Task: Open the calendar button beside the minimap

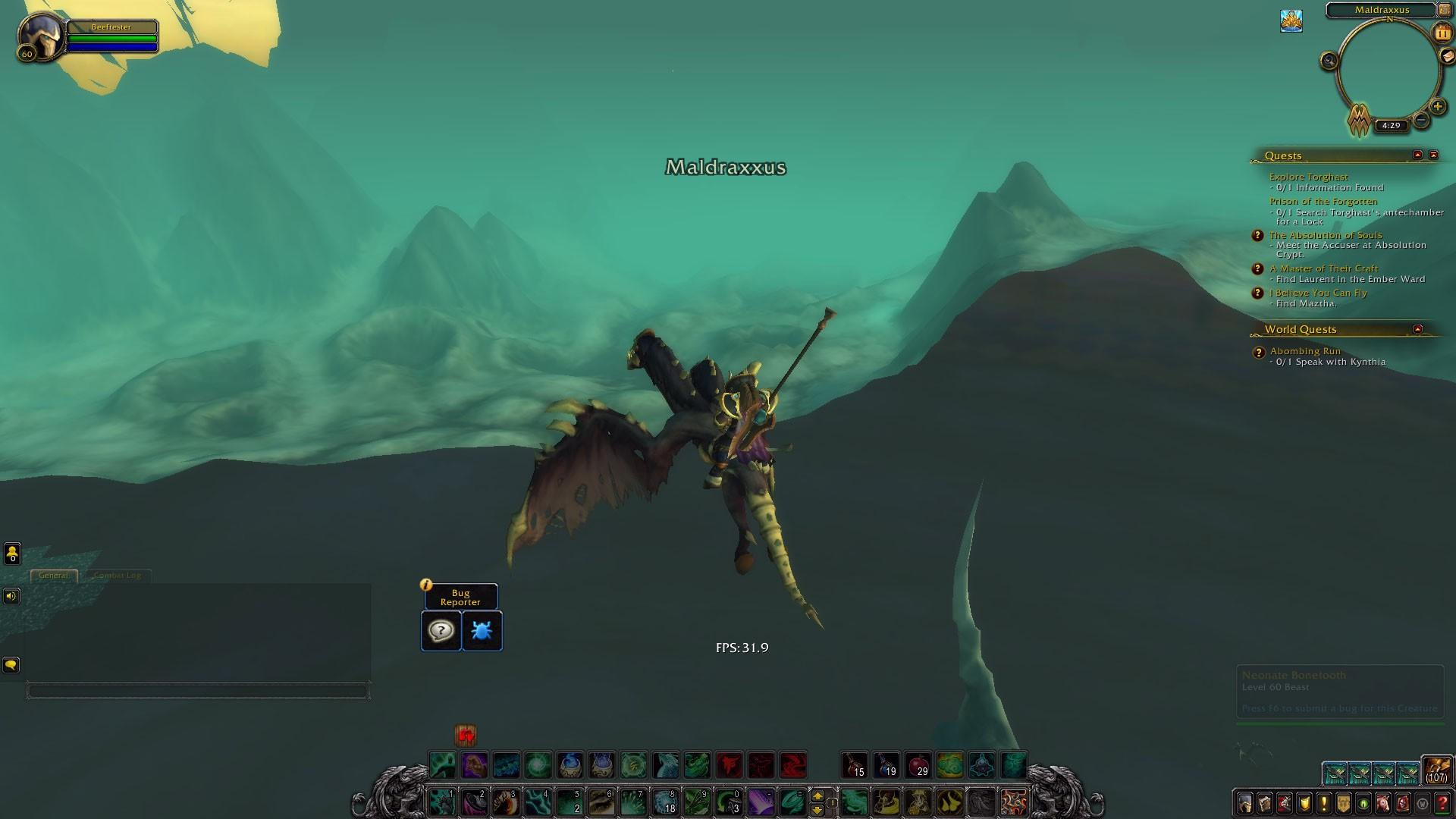Action: click(1442, 33)
